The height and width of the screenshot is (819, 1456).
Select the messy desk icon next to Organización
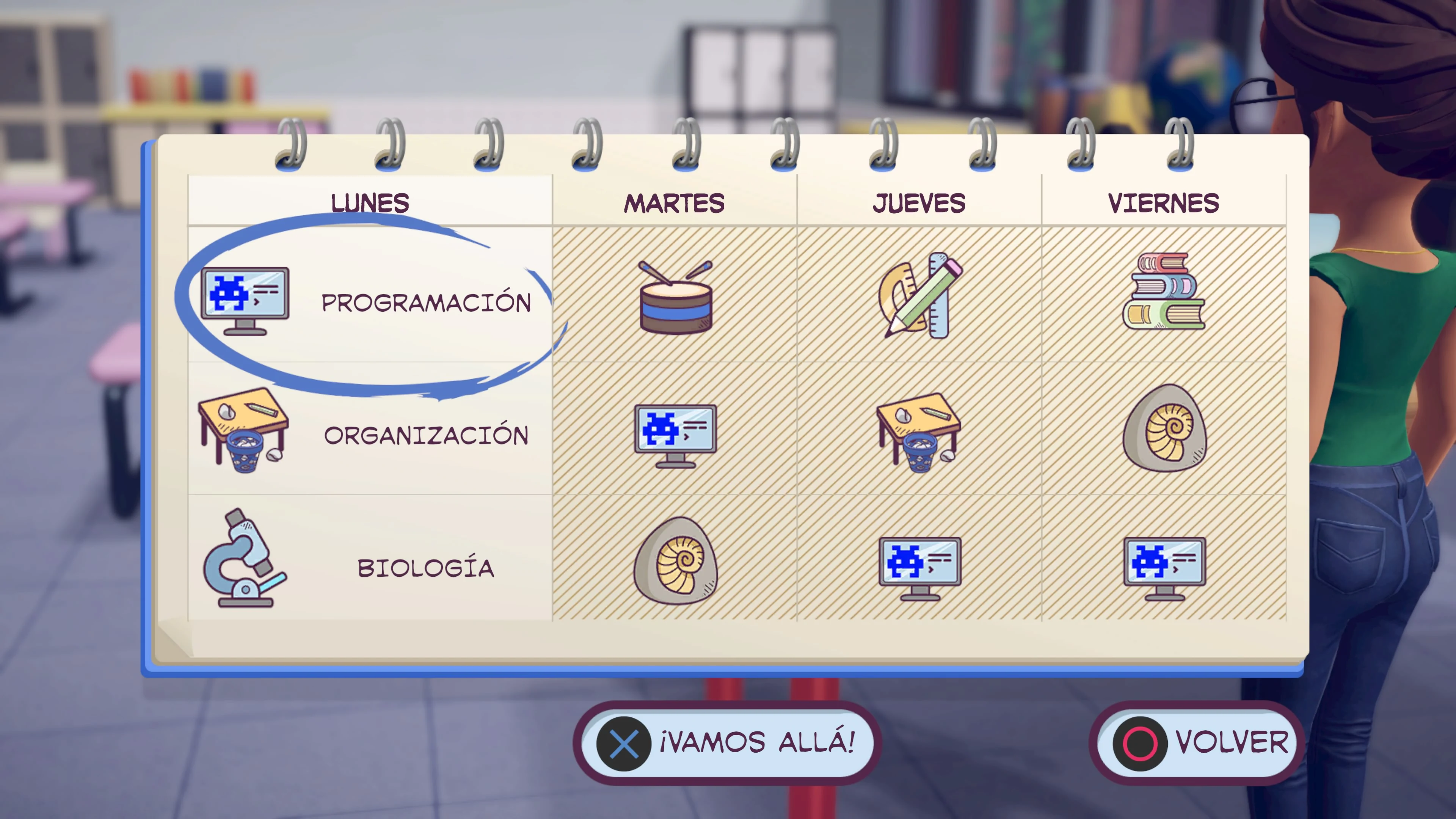[x=244, y=432]
